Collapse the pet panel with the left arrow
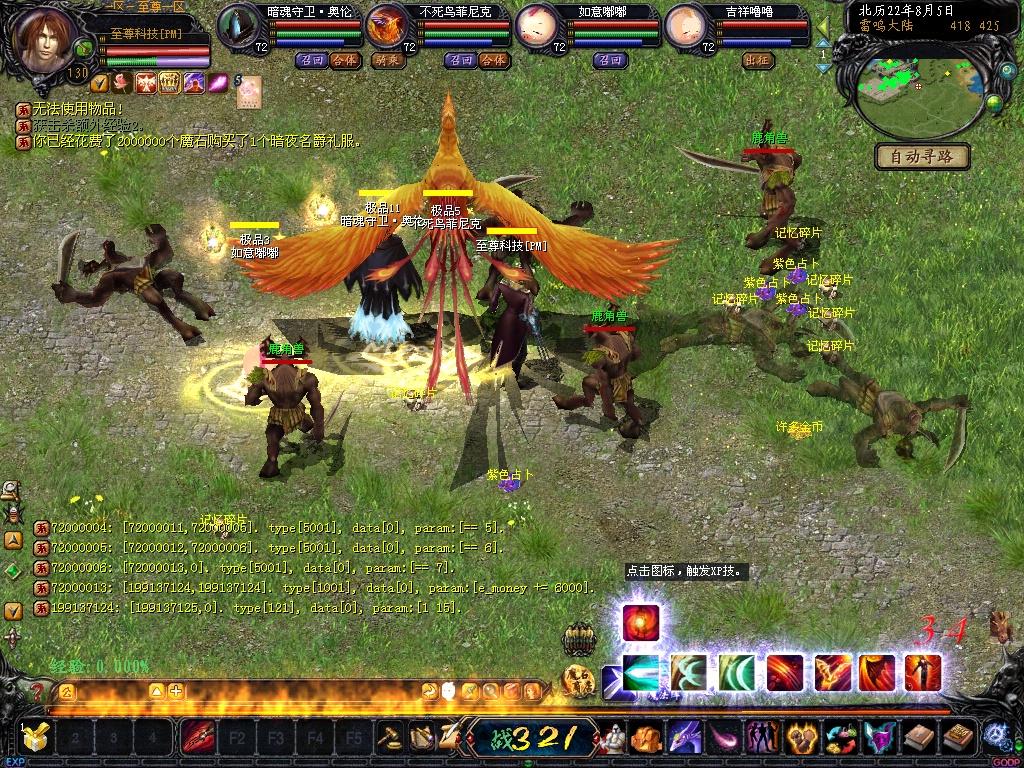 coord(824,25)
